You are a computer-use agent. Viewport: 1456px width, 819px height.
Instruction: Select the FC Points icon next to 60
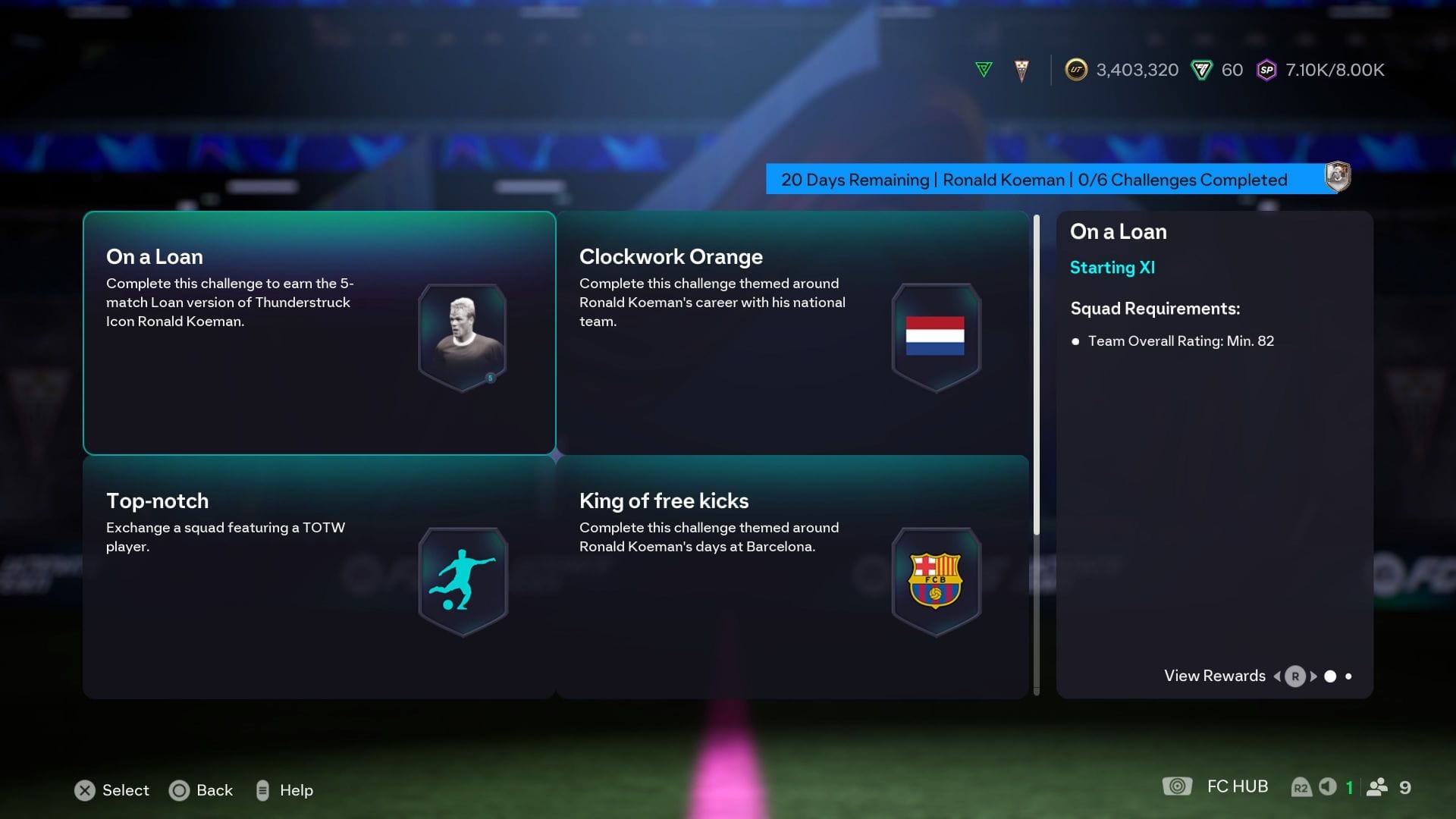[1200, 69]
